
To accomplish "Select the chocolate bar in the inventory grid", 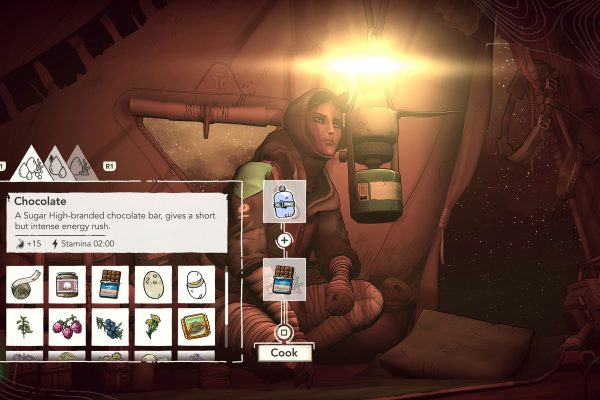I will coord(111,284).
